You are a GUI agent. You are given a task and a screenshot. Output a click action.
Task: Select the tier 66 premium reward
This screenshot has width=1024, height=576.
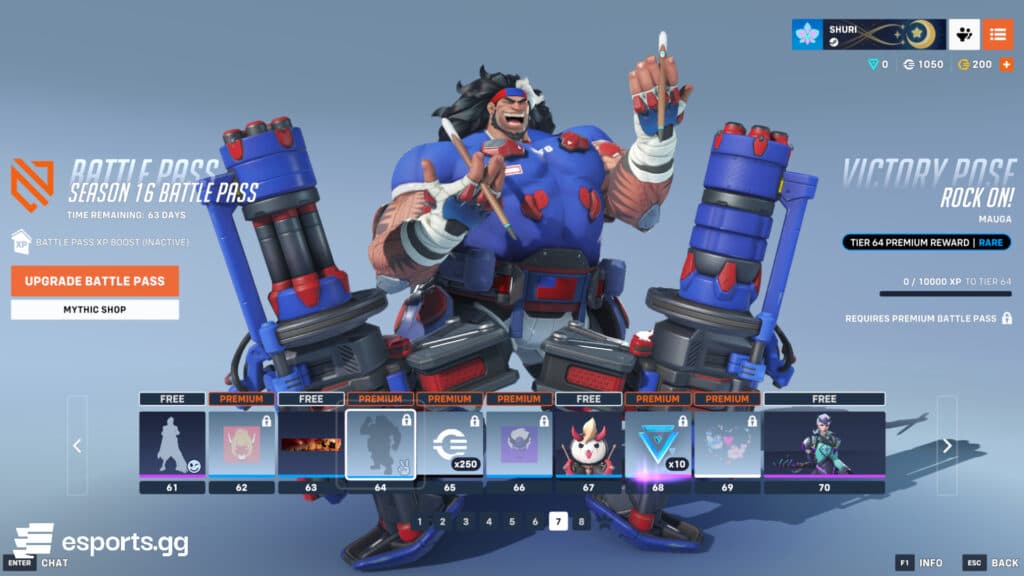[519, 443]
